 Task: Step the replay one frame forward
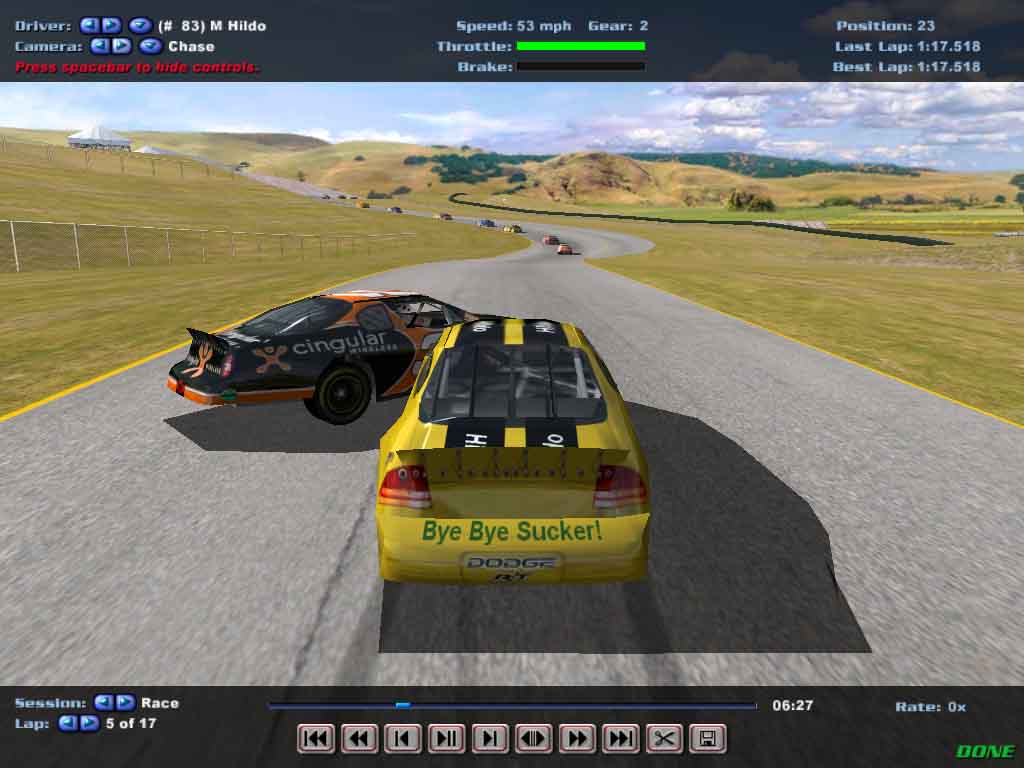click(490, 739)
